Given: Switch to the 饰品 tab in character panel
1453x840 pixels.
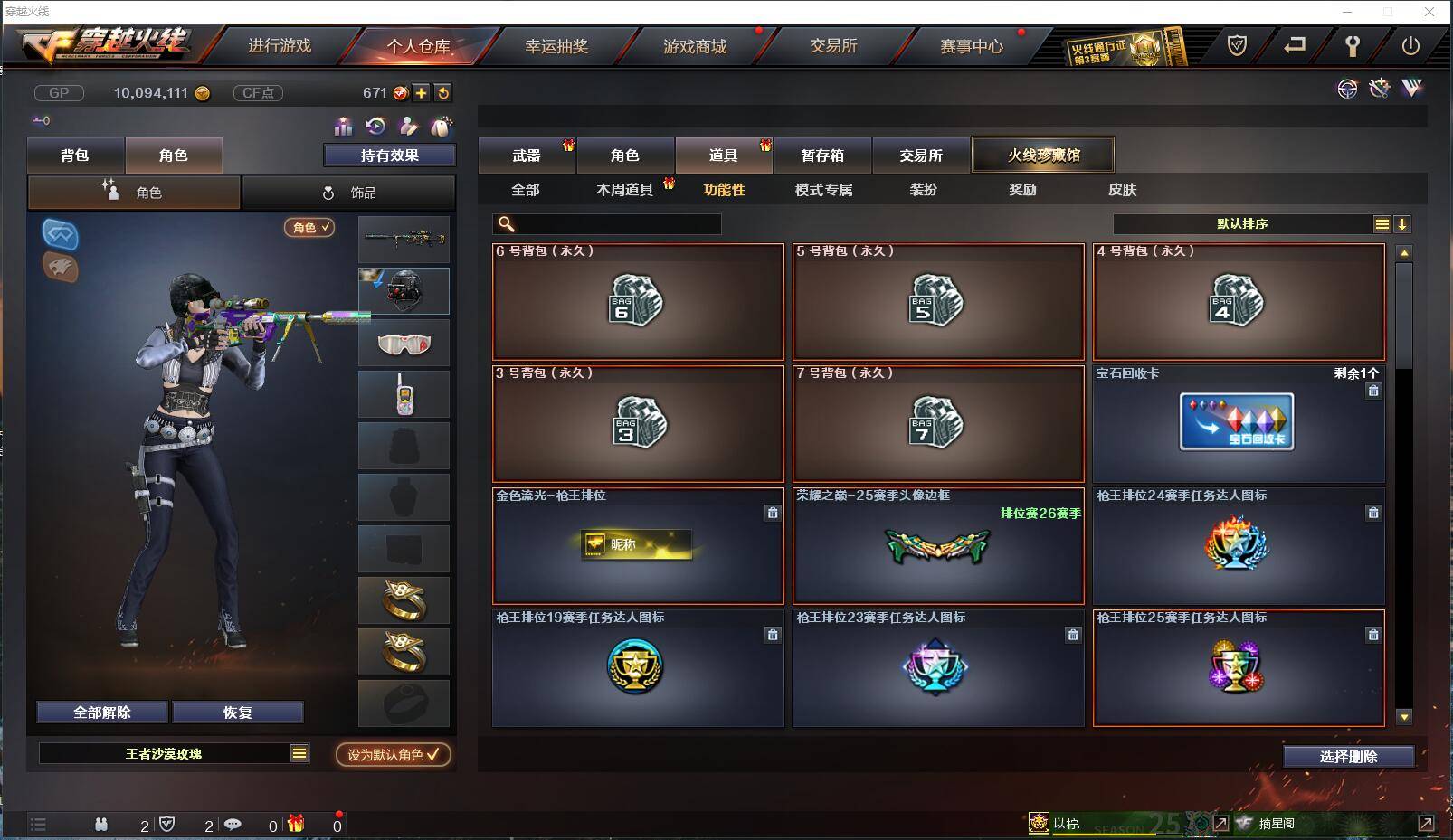Looking at the screenshot, I should pyautogui.click(x=351, y=193).
